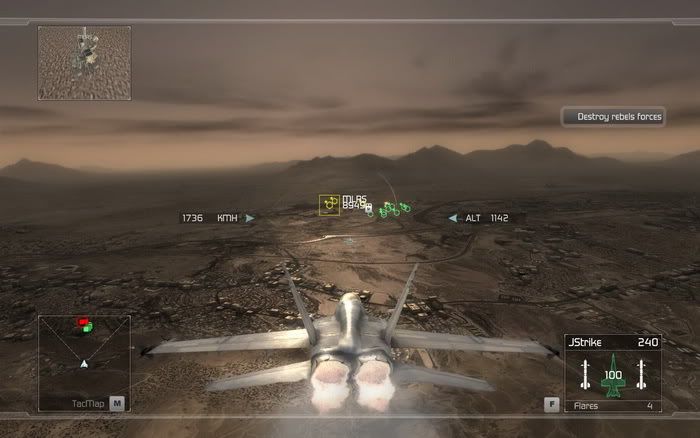The image size is (700, 438).
Task: Select the 'Destroy rebels forces' objective
Action: (613, 117)
